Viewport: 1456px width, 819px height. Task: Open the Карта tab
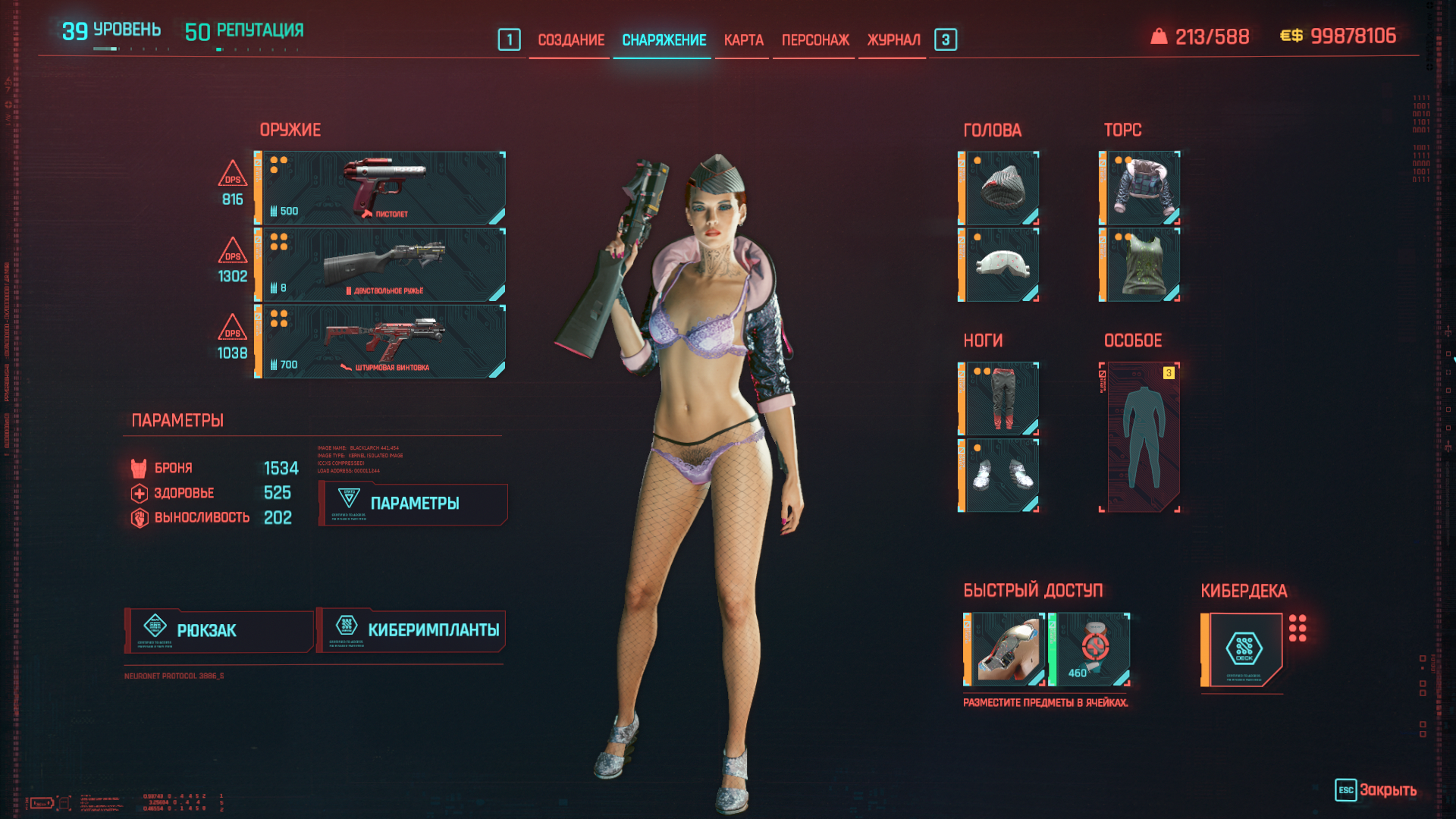(743, 40)
